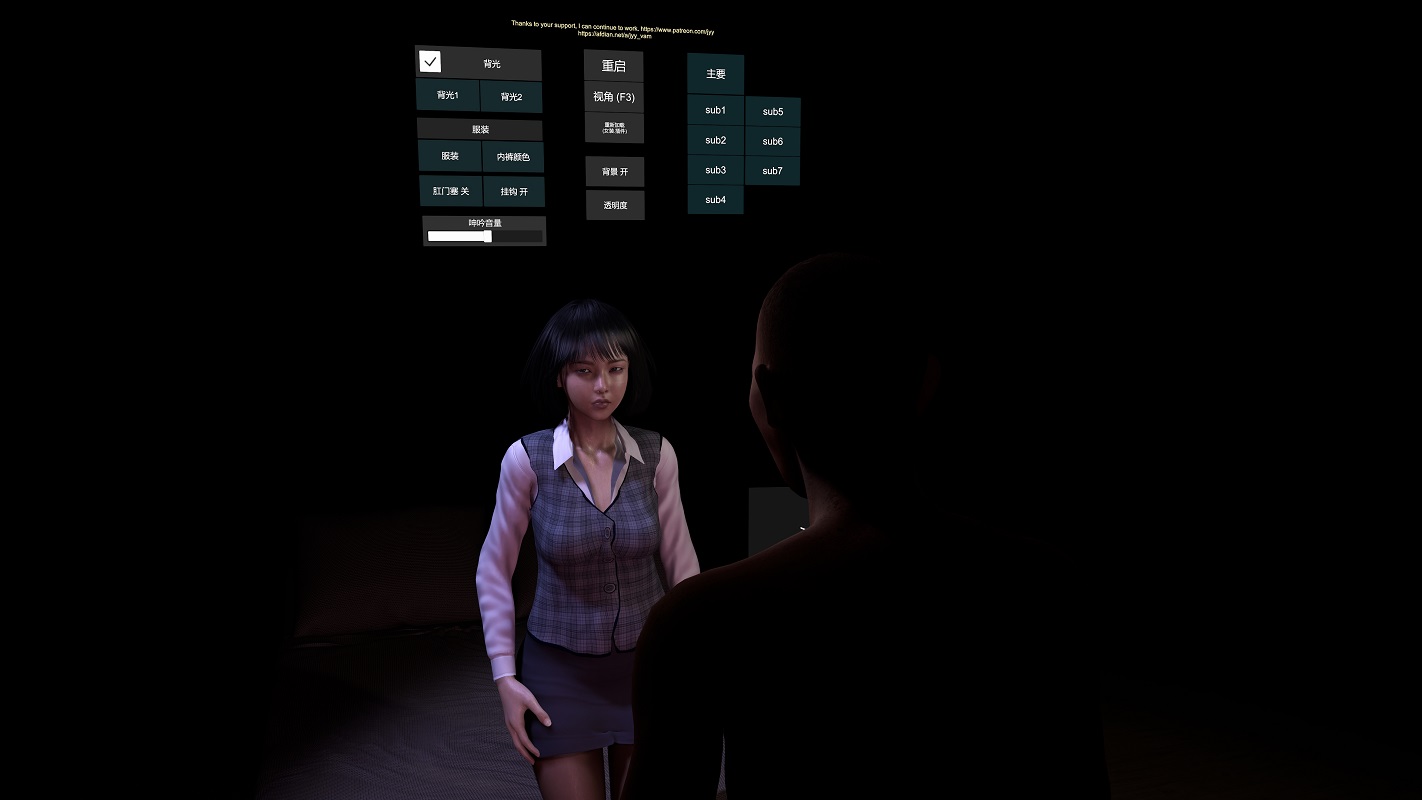Viewport: 1422px width, 800px height.
Task: Click the small-text reload button below 视角
Action: point(614,128)
